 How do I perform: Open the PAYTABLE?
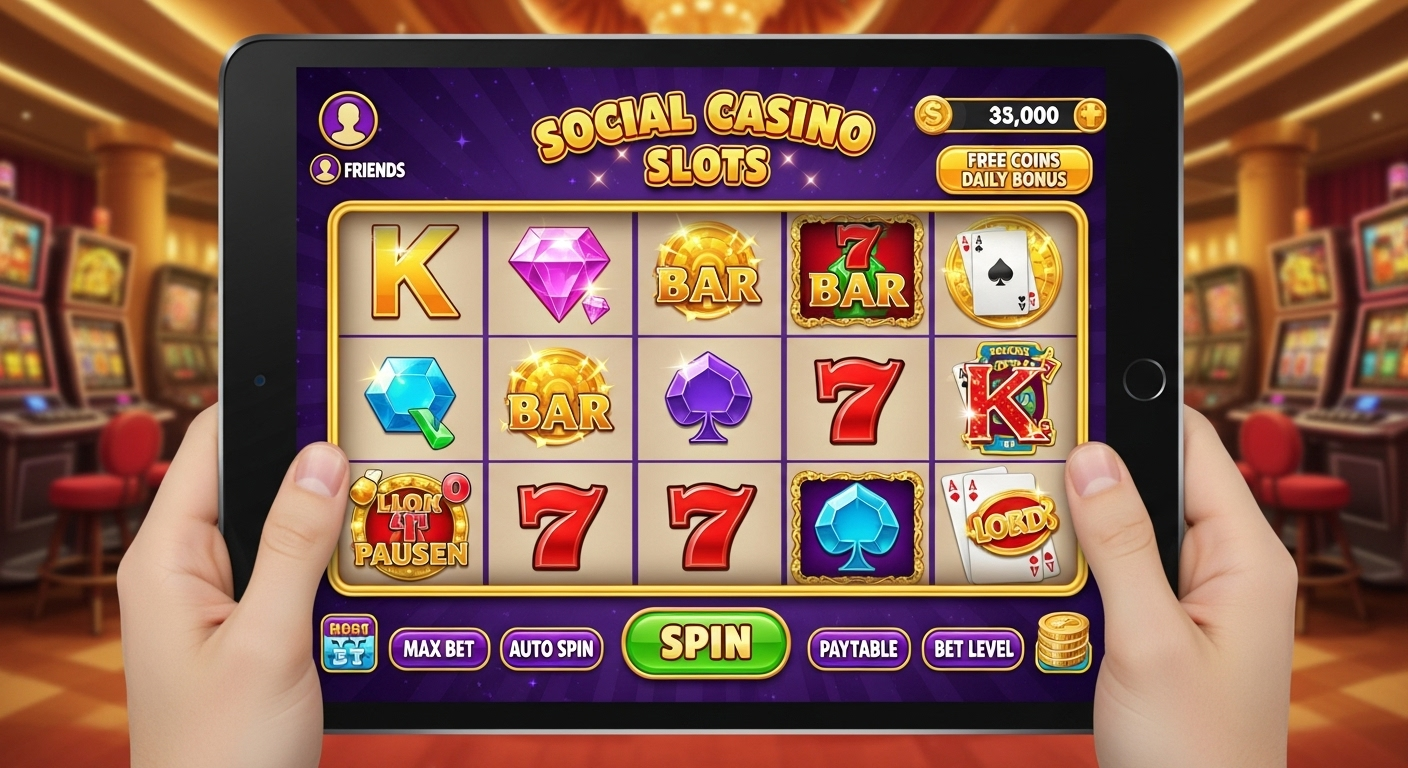(x=858, y=649)
